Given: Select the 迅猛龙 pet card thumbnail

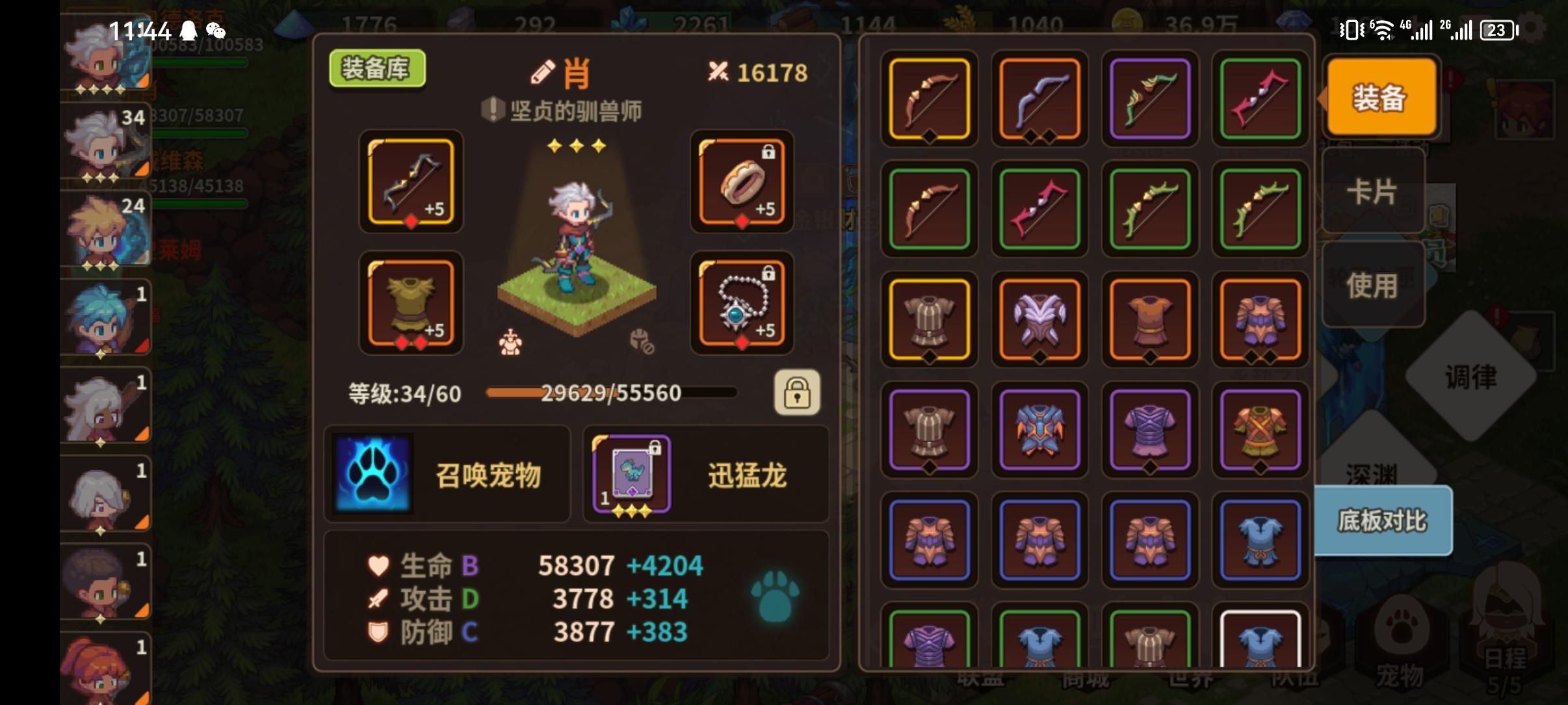Looking at the screenshot, I should (632, 474).
